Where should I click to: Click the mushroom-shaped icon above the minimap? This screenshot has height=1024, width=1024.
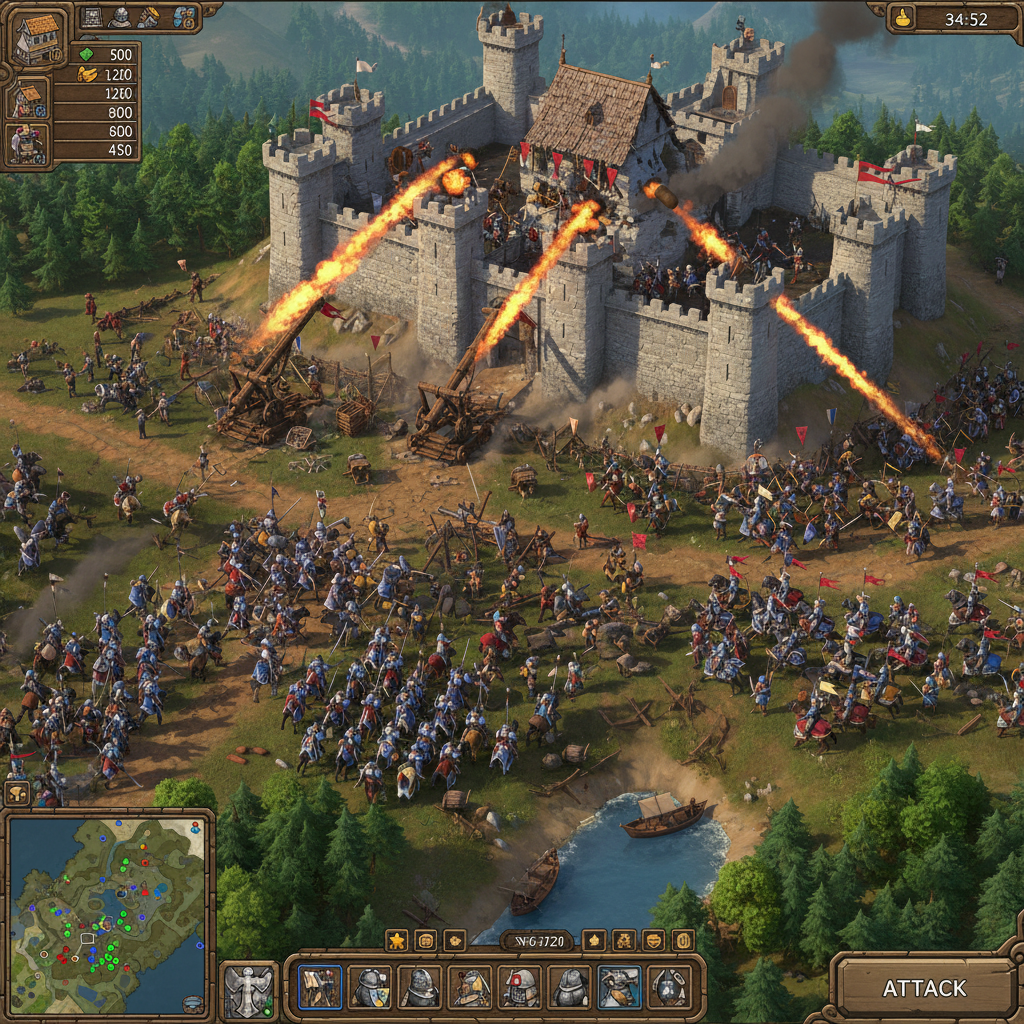pyautogui.click(x=17, y=793)
